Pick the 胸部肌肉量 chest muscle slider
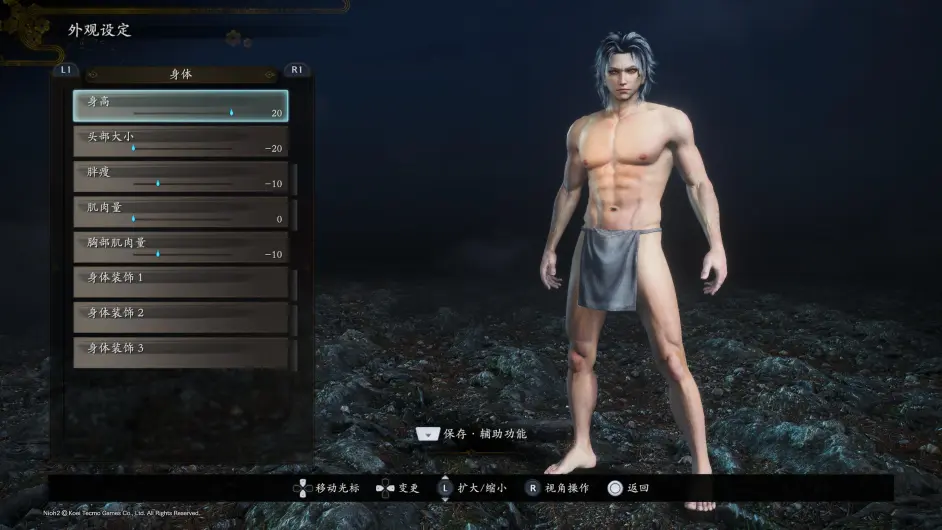 tap(180, 247)
